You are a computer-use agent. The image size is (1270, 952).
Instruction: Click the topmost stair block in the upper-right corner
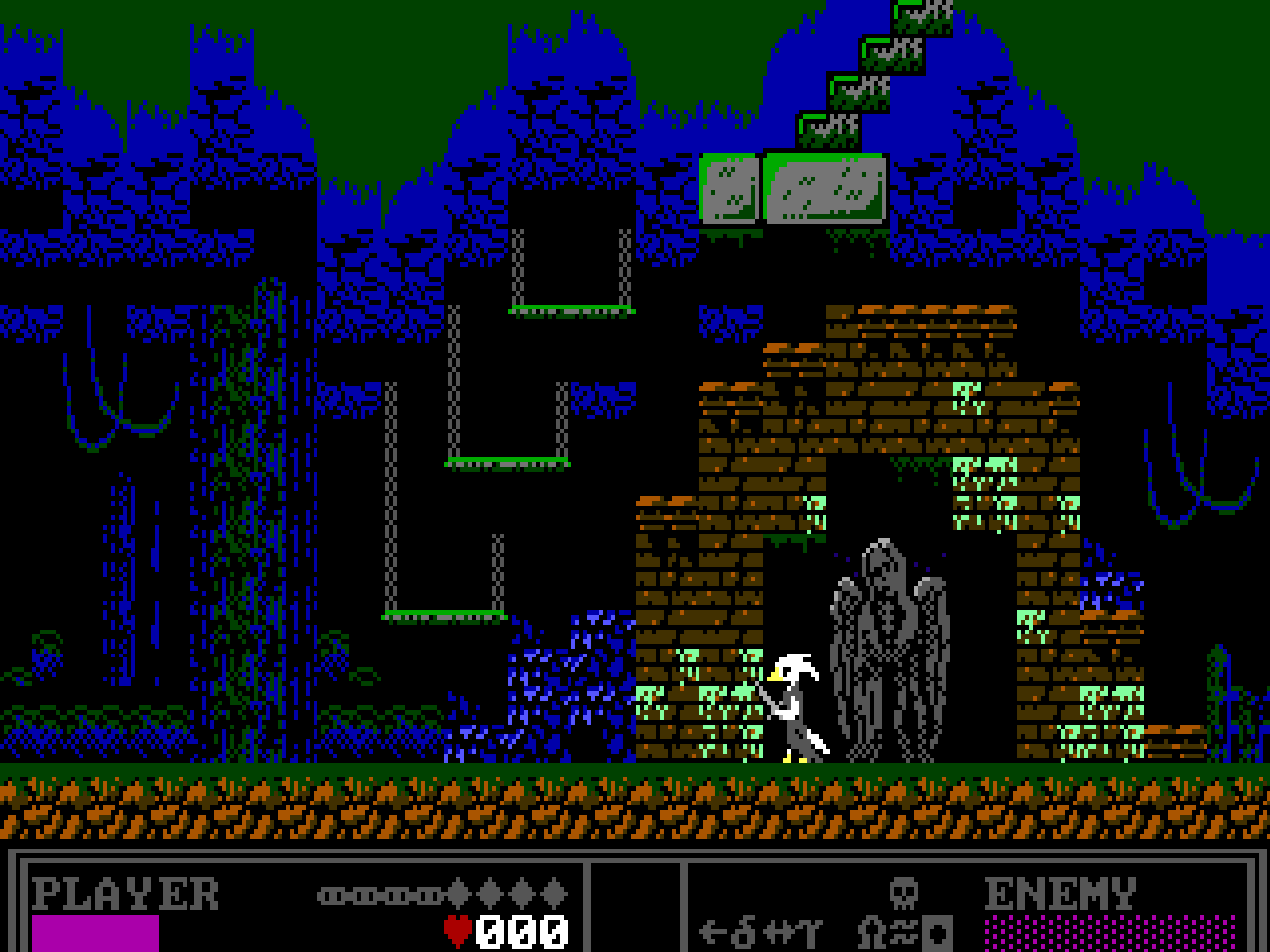coord(921,20)
